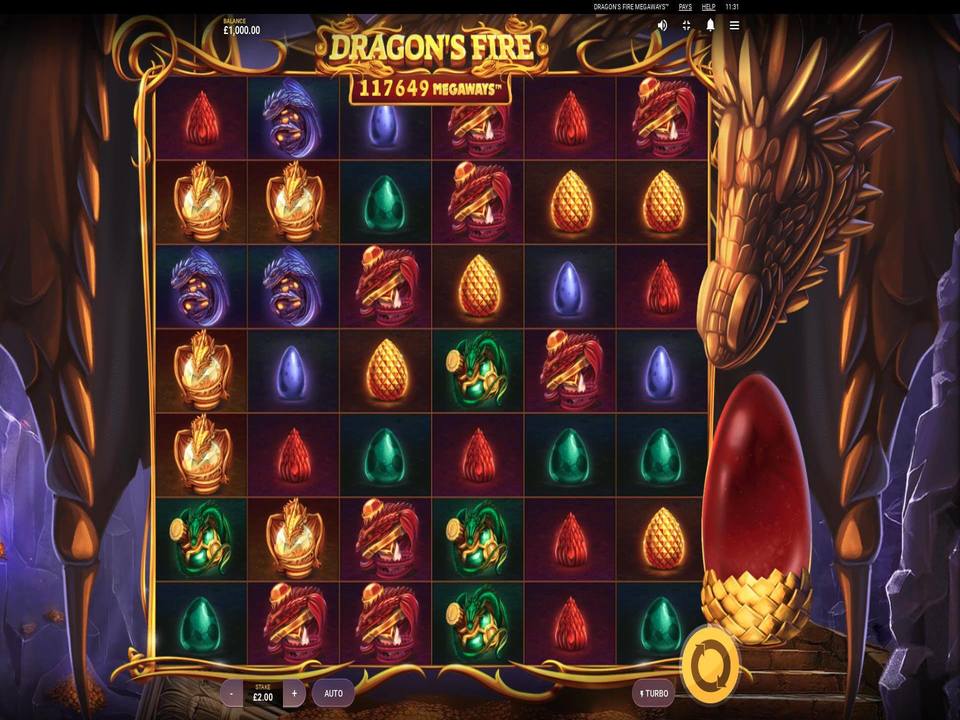Exit fullscreen using the collapse arrows icon

pos(687,26)
